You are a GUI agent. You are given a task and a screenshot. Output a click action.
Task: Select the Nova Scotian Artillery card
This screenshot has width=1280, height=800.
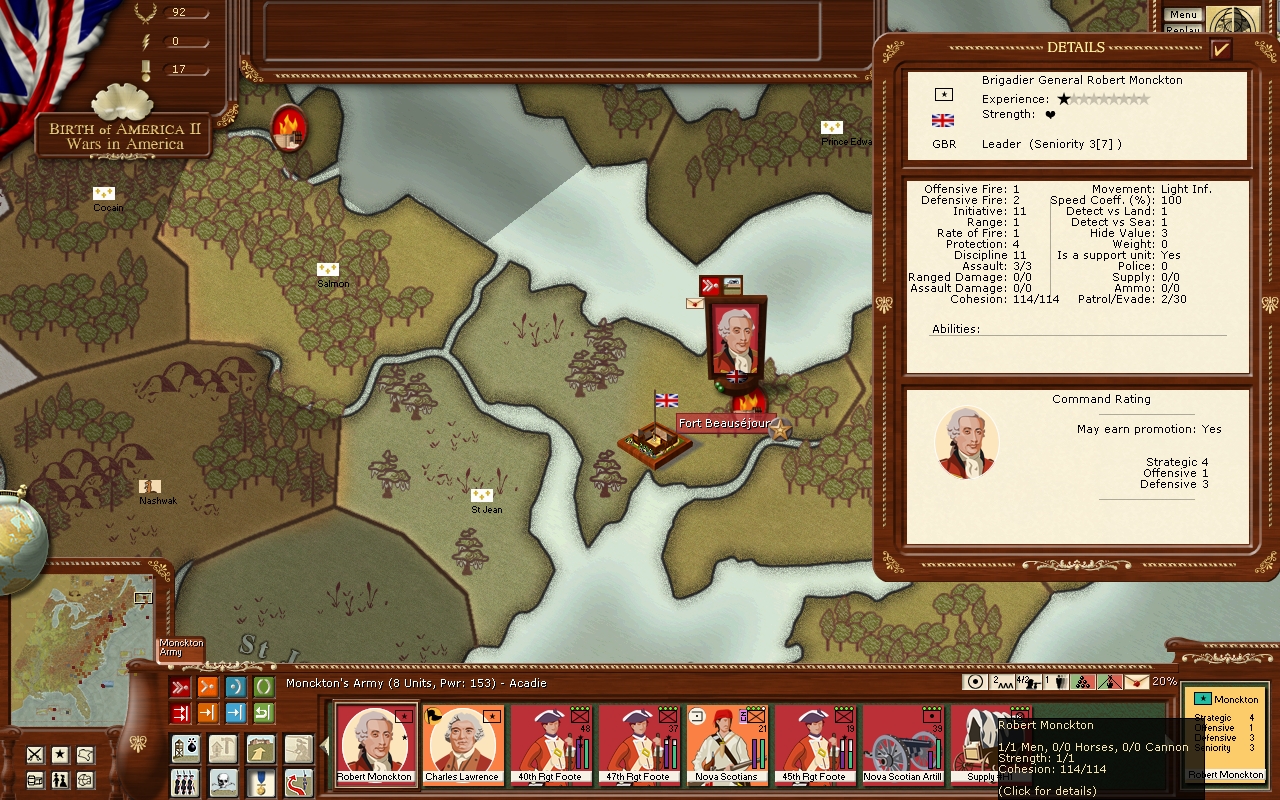(902, 744)
